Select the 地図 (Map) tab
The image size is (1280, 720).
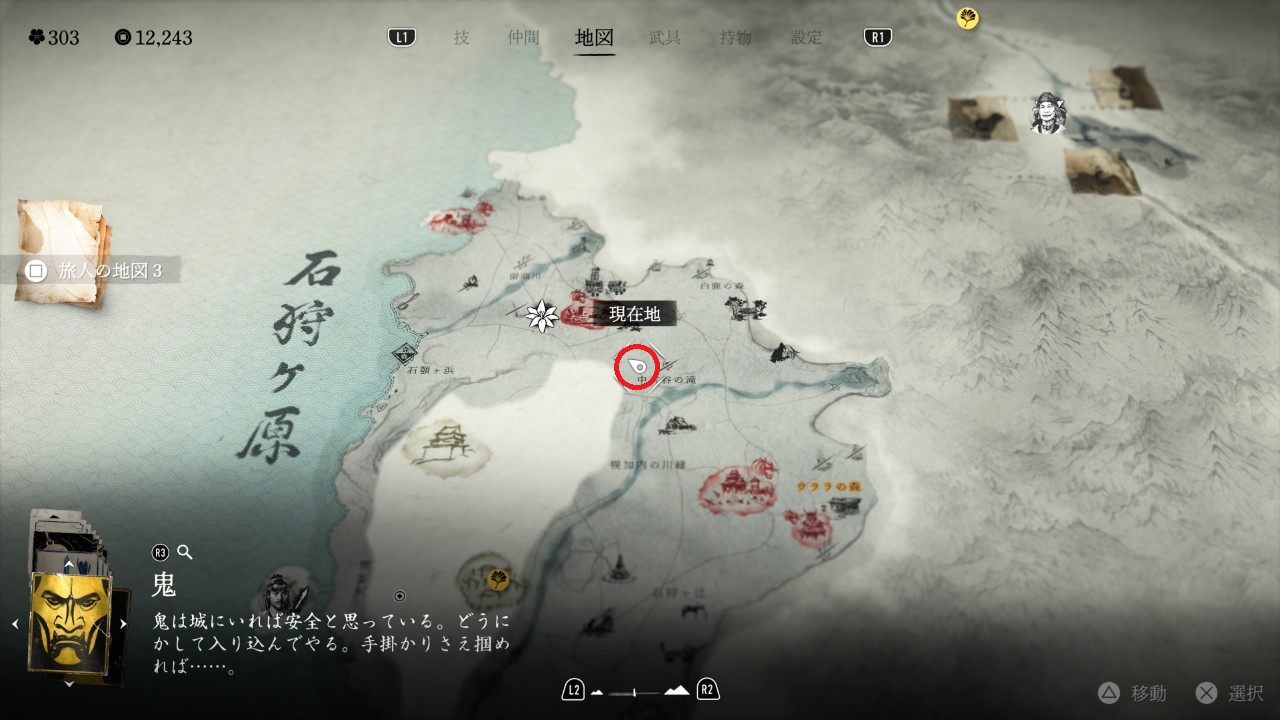(594, 38)
